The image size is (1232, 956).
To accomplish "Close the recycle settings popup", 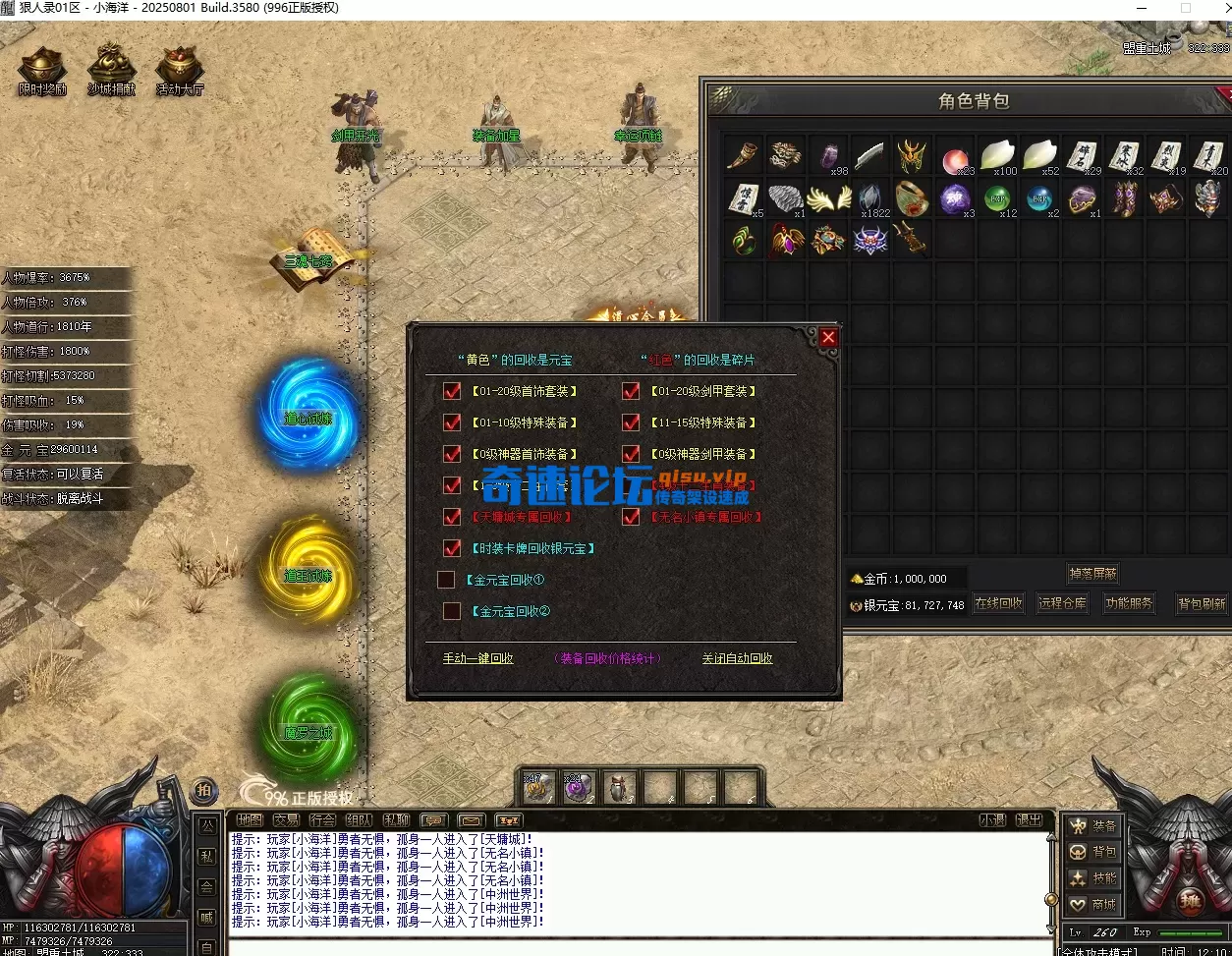I will click(828, 338).
